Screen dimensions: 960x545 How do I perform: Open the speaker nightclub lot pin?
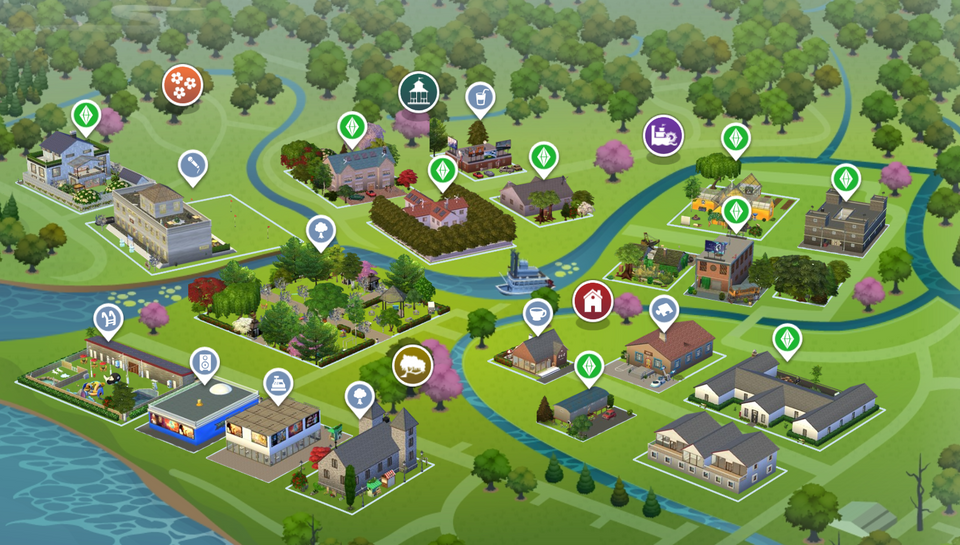click(204, 362)
